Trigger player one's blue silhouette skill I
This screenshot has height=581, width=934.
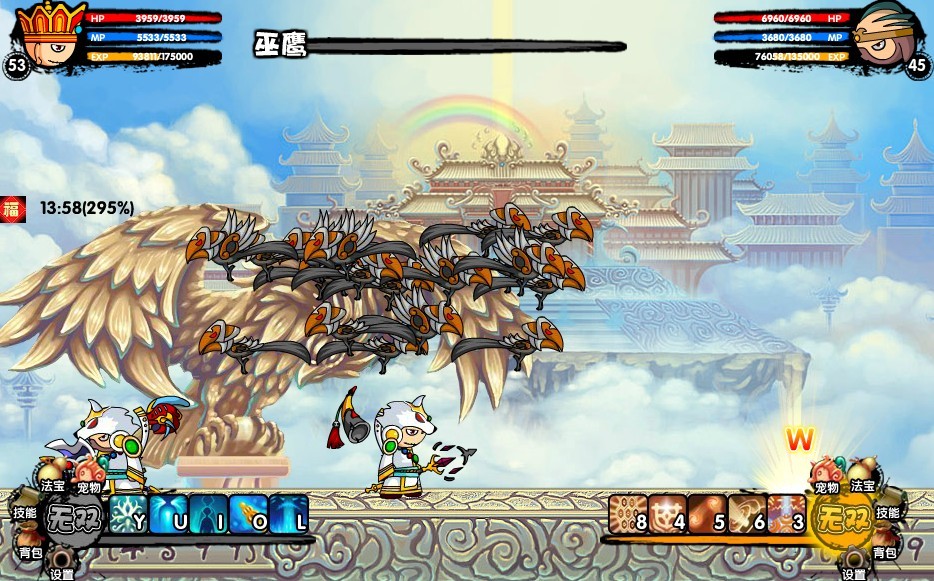(x=208, y=513)
